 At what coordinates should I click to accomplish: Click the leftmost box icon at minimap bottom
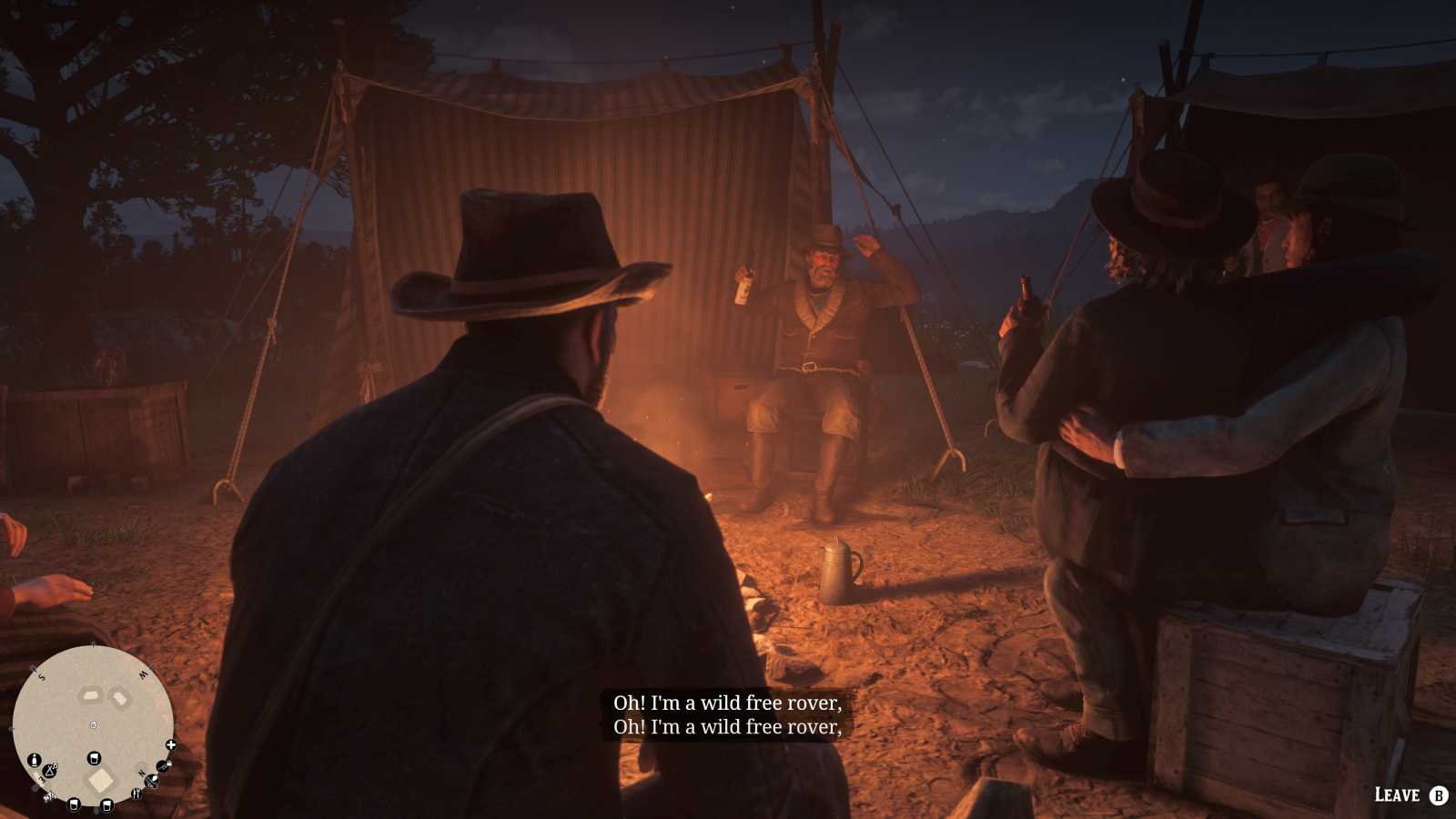point(75,804)
